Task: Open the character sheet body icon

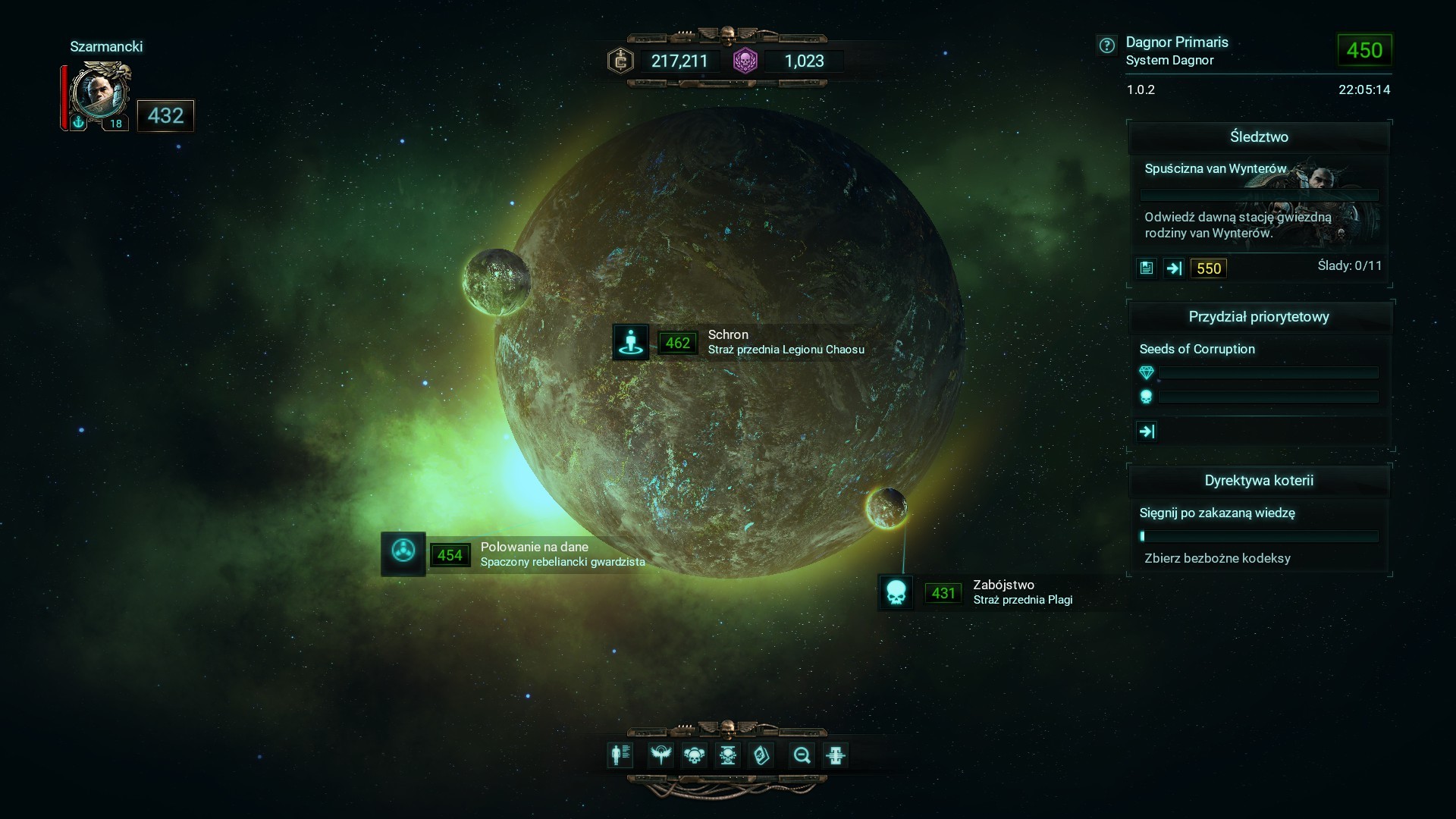Action: click(620, 755)
